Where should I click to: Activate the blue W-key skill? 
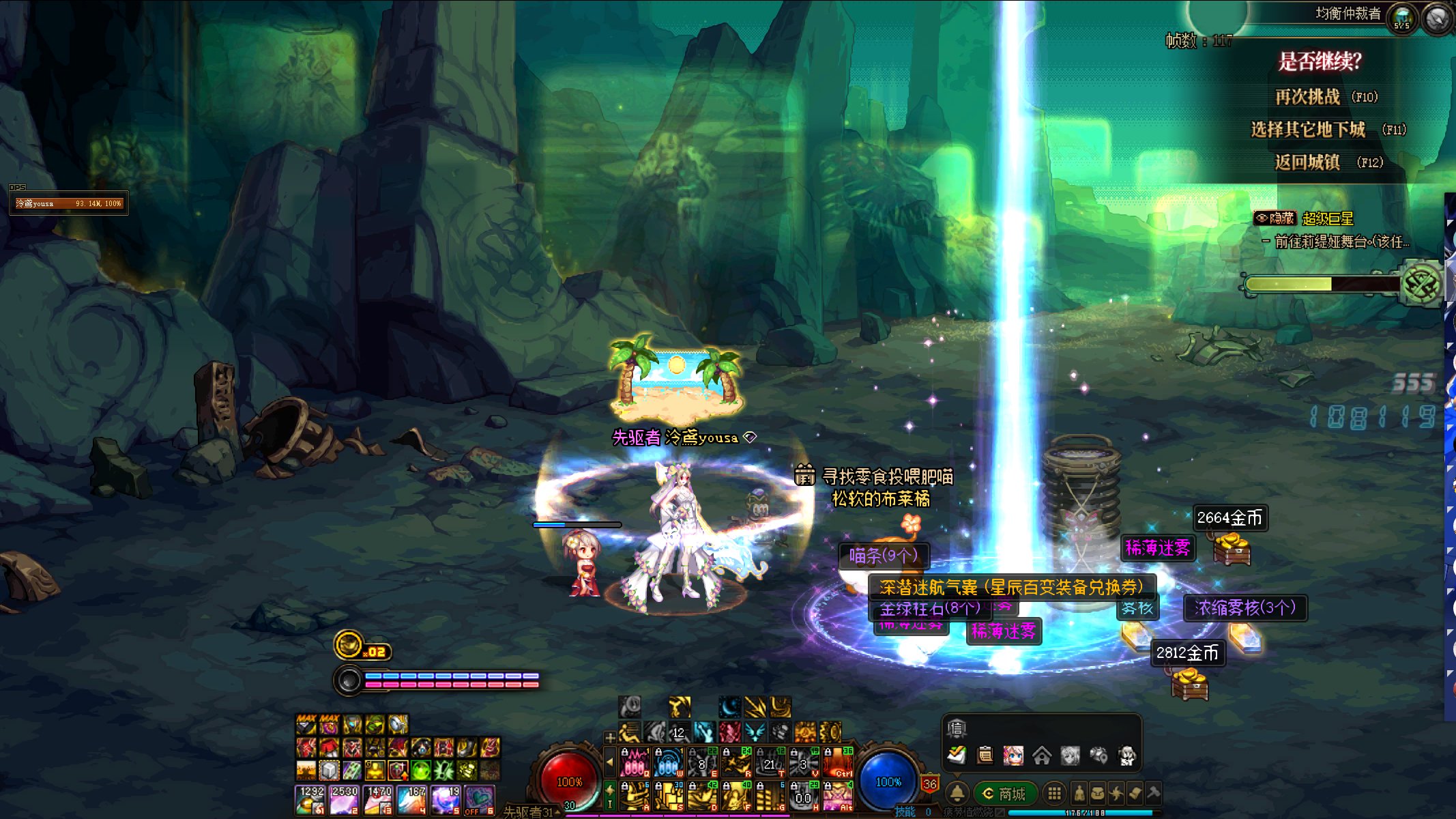668,763
